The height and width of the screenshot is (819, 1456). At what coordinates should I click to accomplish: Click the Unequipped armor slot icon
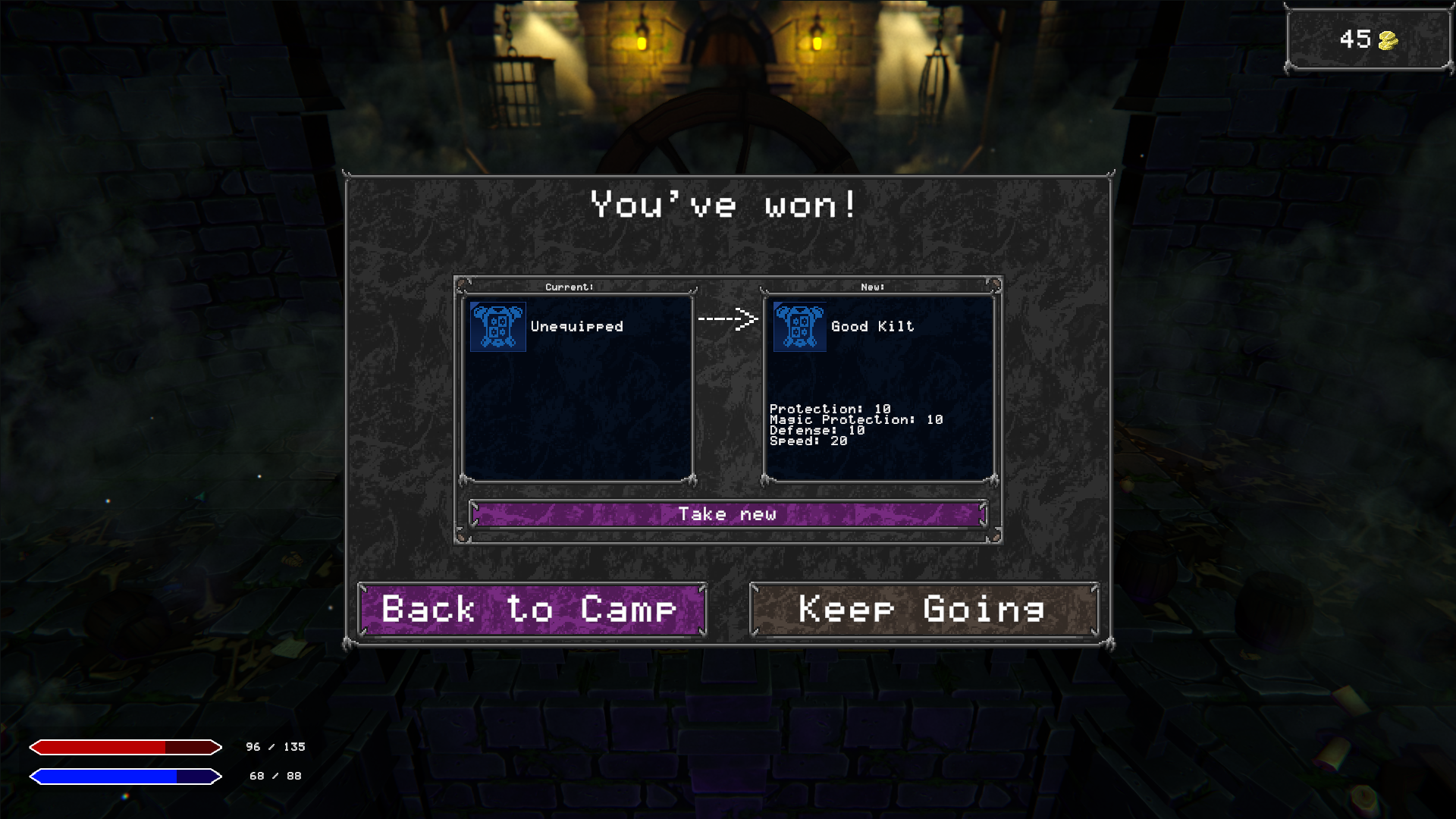pos(497,326)
